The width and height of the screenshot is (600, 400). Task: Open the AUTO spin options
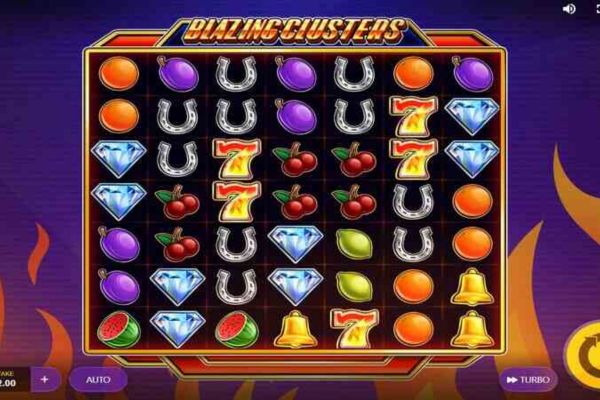coord(98,380)
